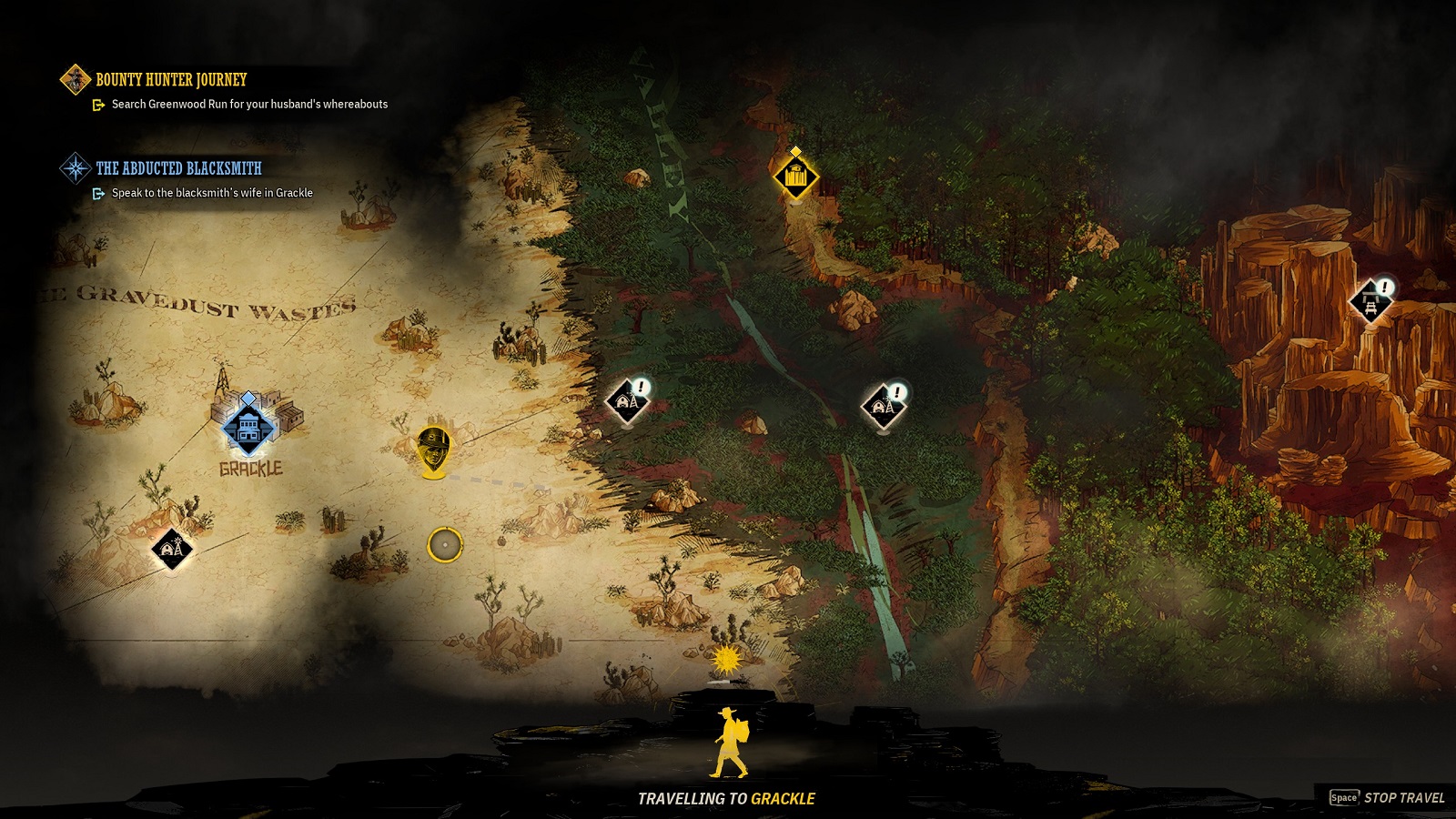Select the yellow bank marker in the valley
This screenshot has height=819, width=1456.
point(798,178)
